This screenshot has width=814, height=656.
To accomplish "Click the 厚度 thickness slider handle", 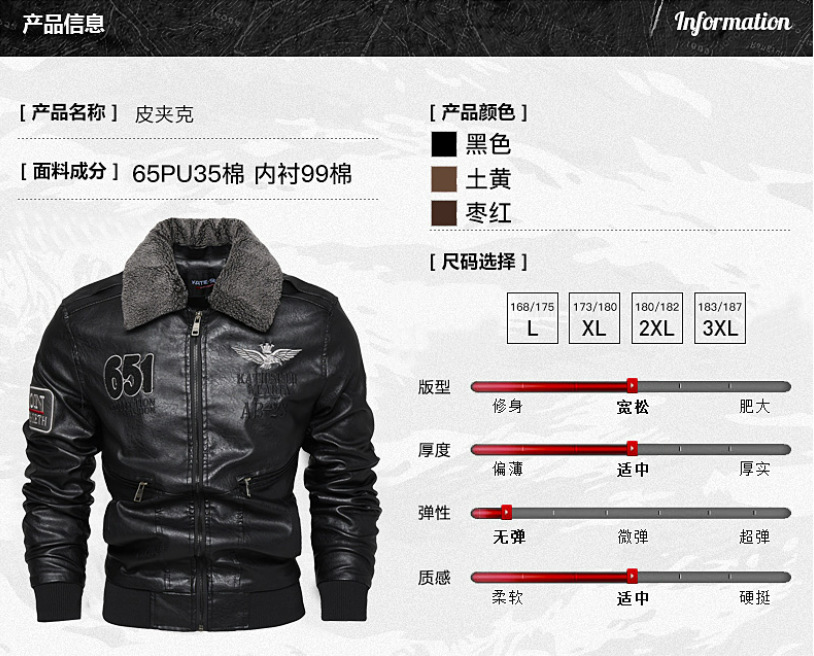I will 632,448.
